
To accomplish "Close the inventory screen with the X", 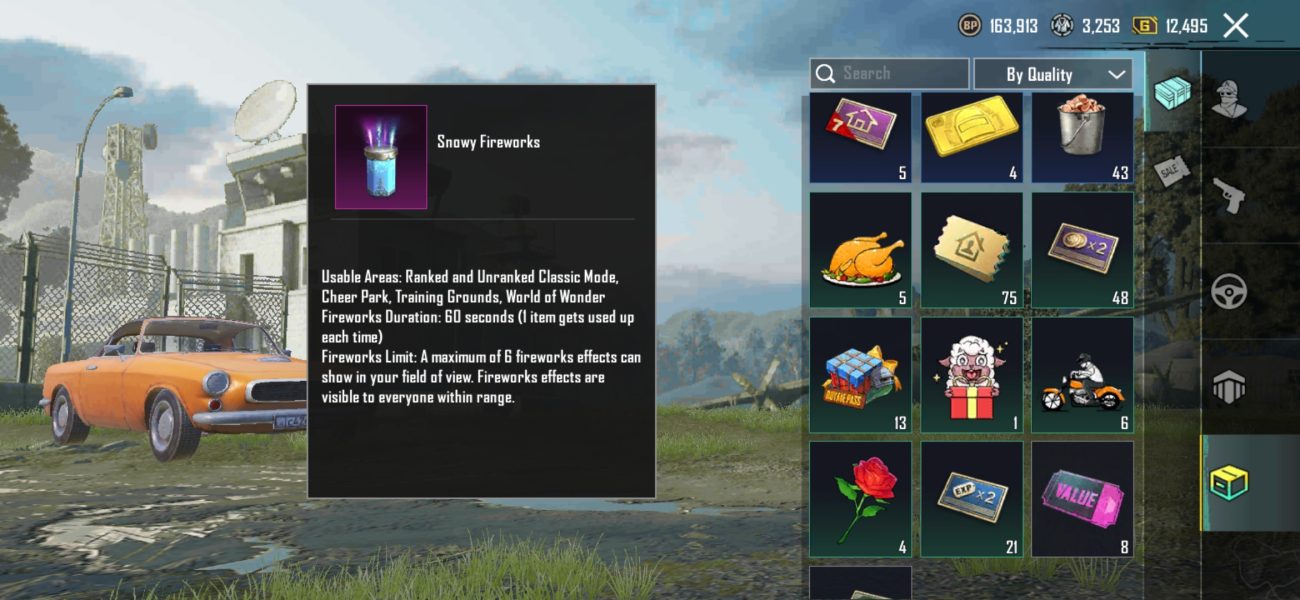I will point(1236,26).
